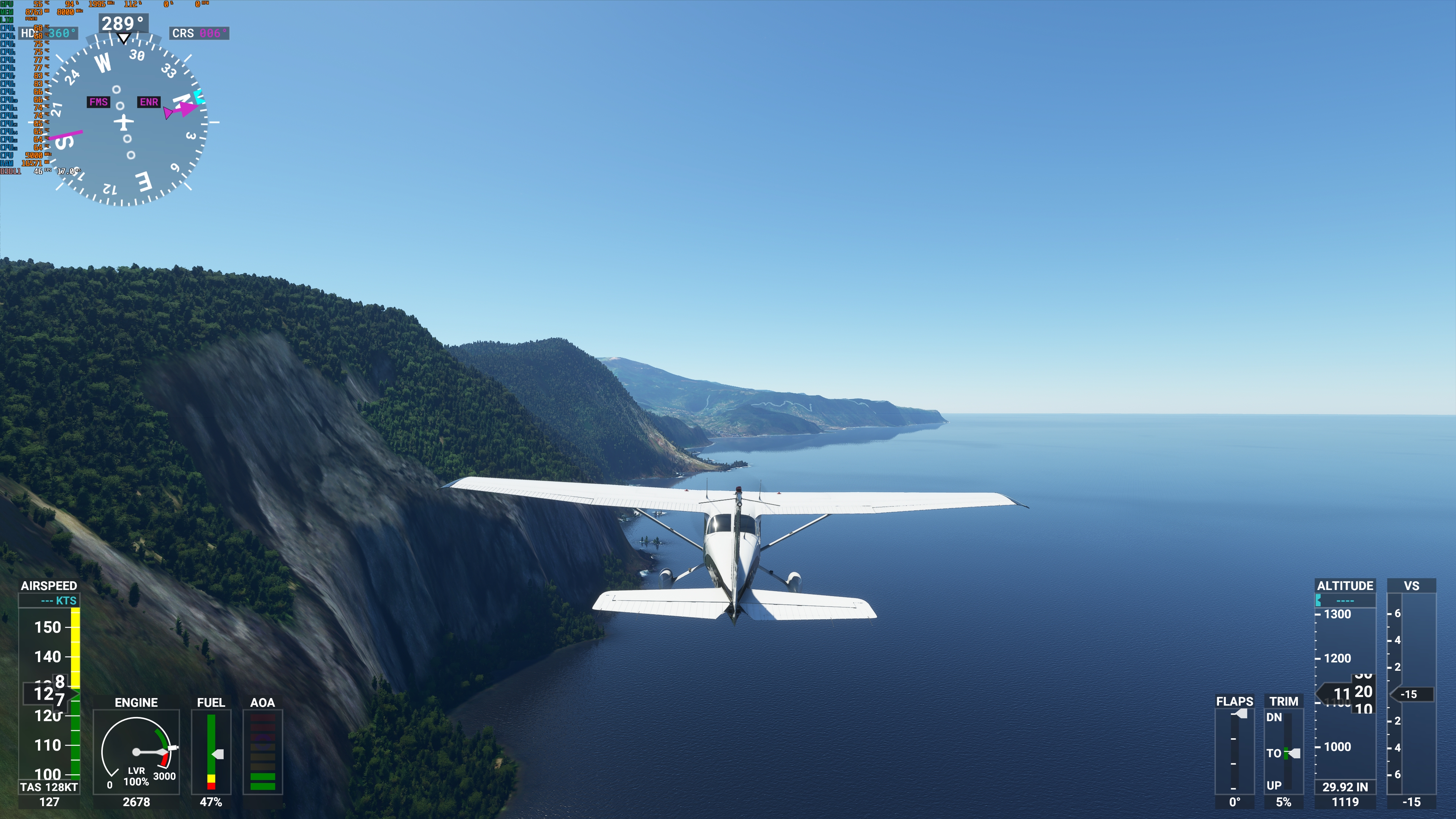This screenshot has width=1456, height=819.
Task: Open the CRS 006 course selector
Action: pos(199,33)
